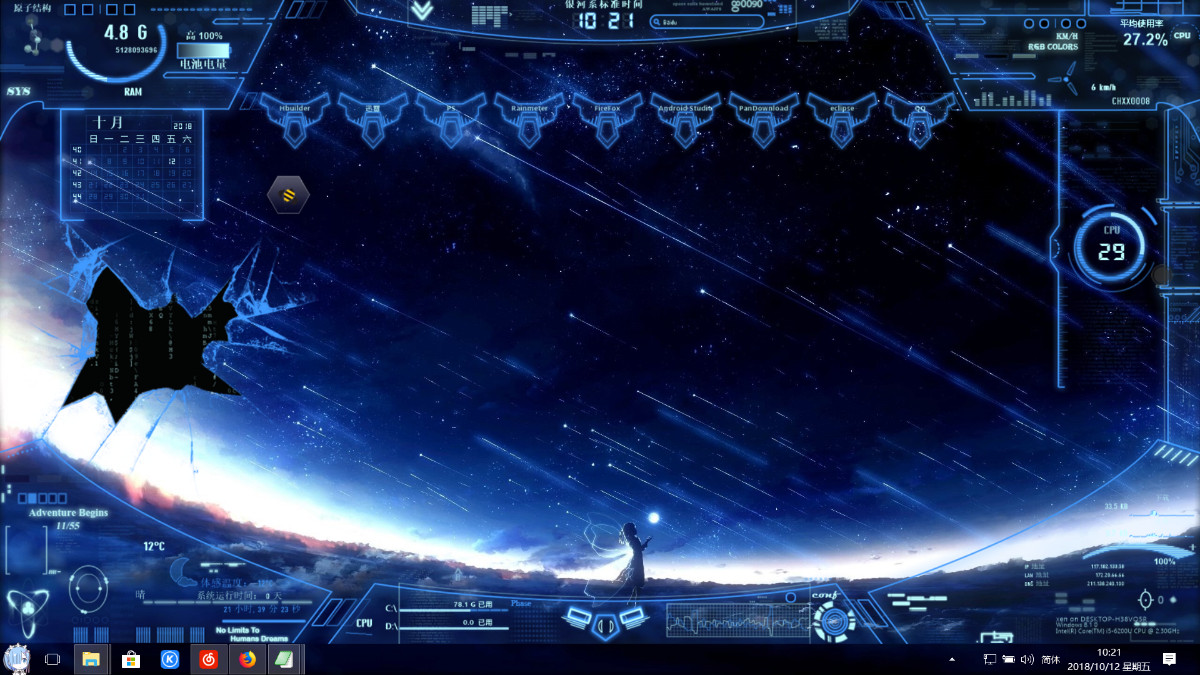1200x675 pixels.
Task: Launch eclipse from the launcher row
Action: tap(841, 117)
